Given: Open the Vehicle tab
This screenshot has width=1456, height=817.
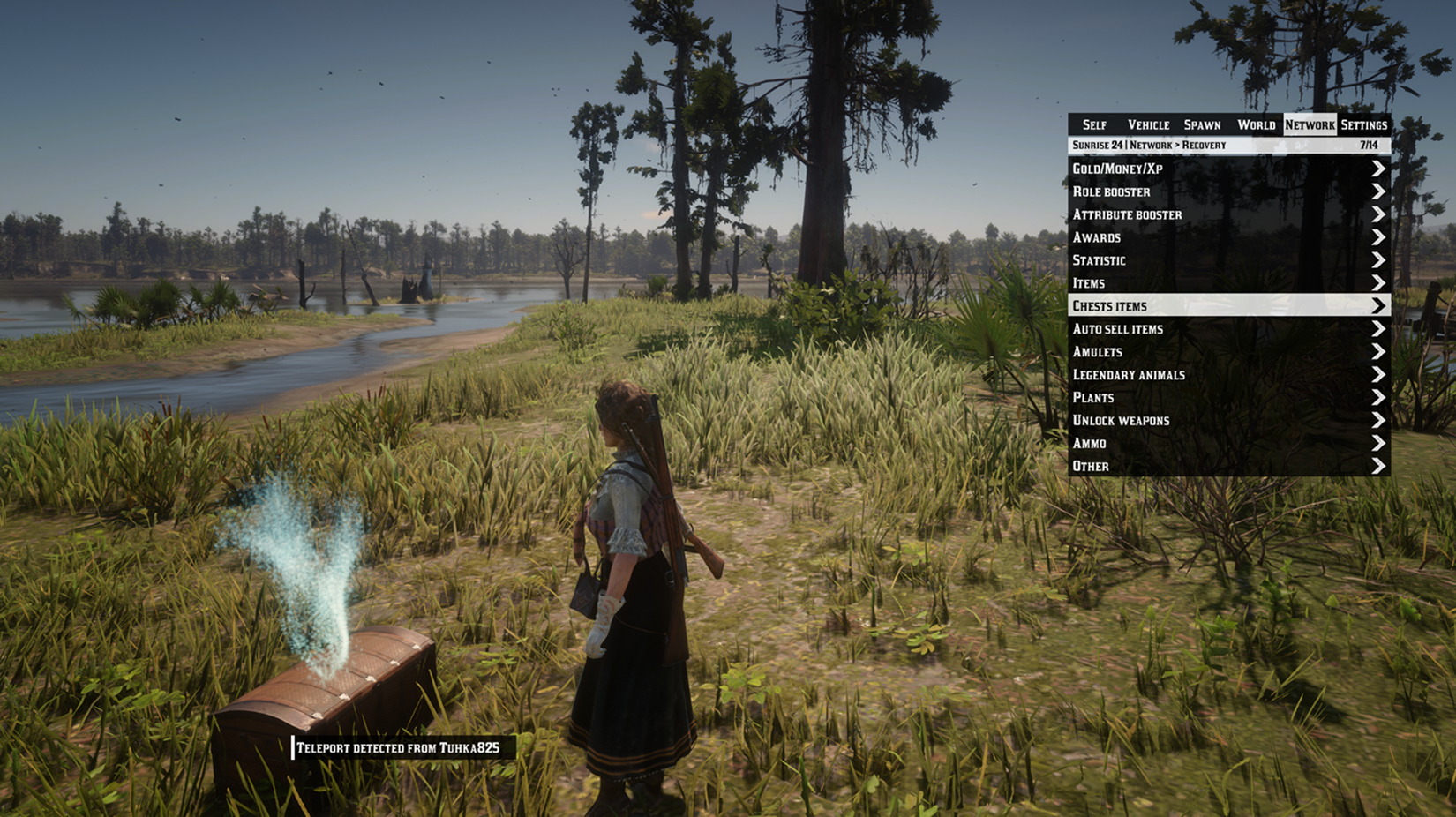Looking at the screenshot, I should 1148,124.
